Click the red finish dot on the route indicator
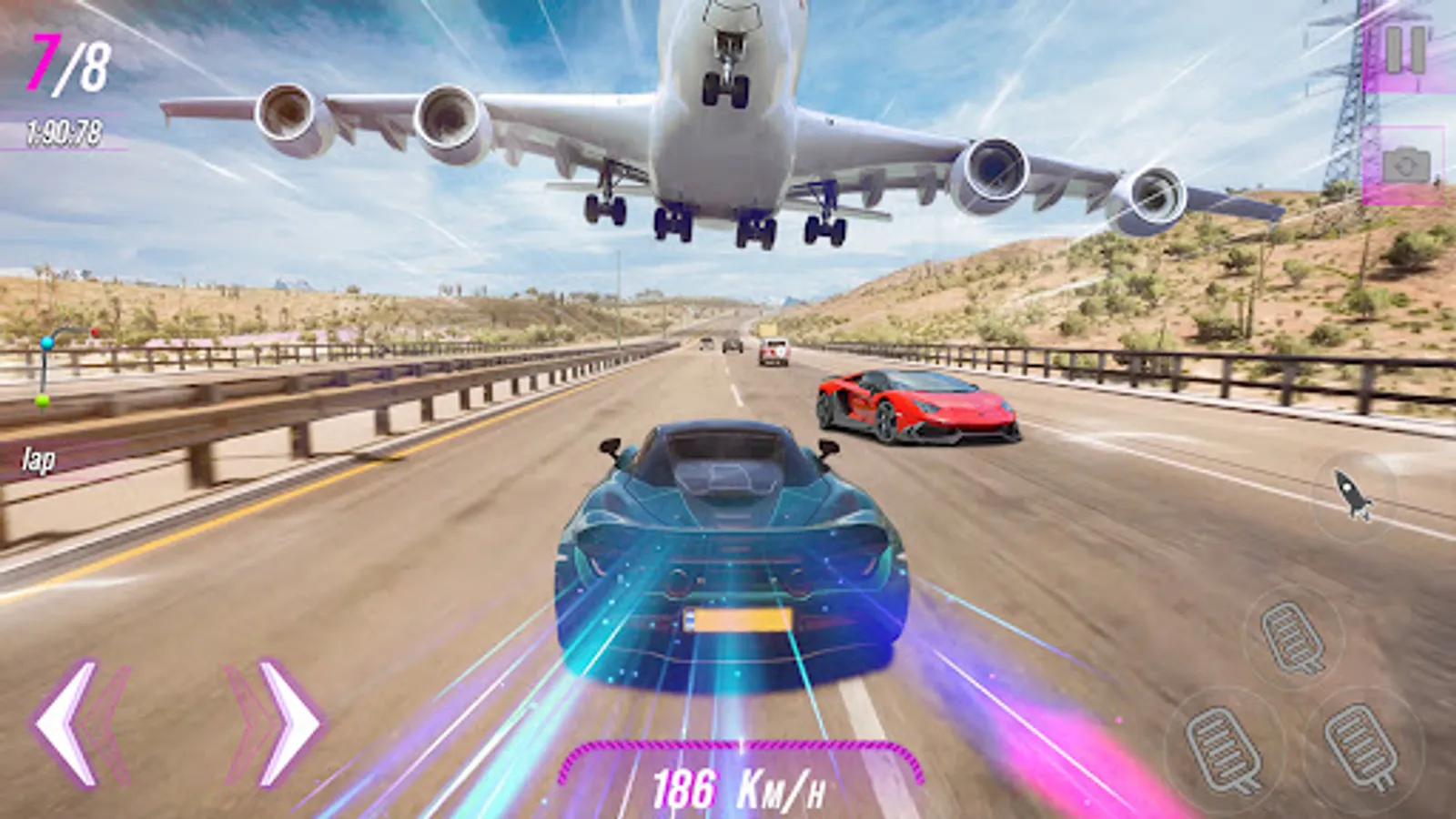Image resolution: width=1456 pixels, height=819 pixels. 95,330
